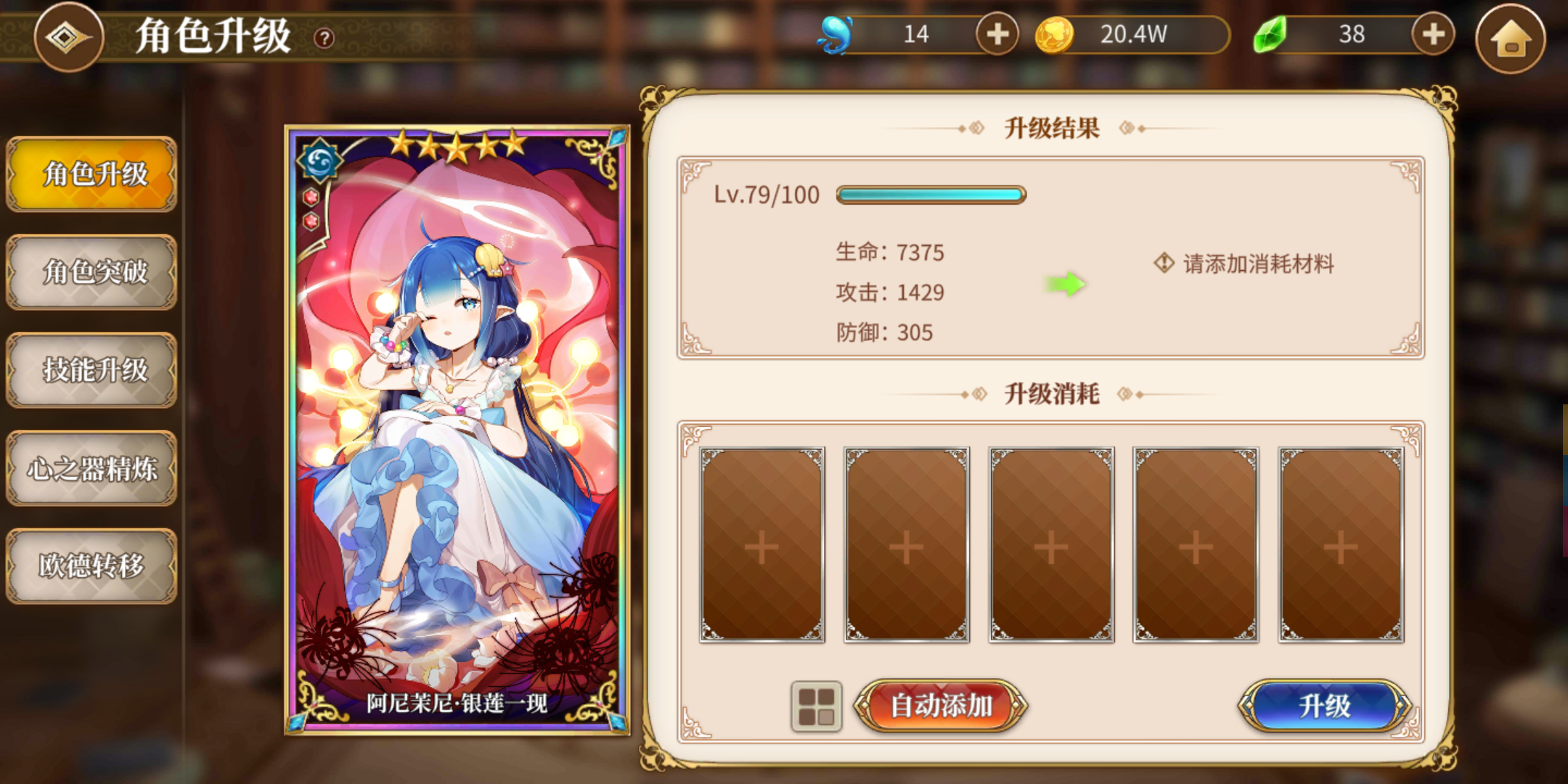
Task: Open the grid view icon beside 自动添加
Action: [817, 706]
